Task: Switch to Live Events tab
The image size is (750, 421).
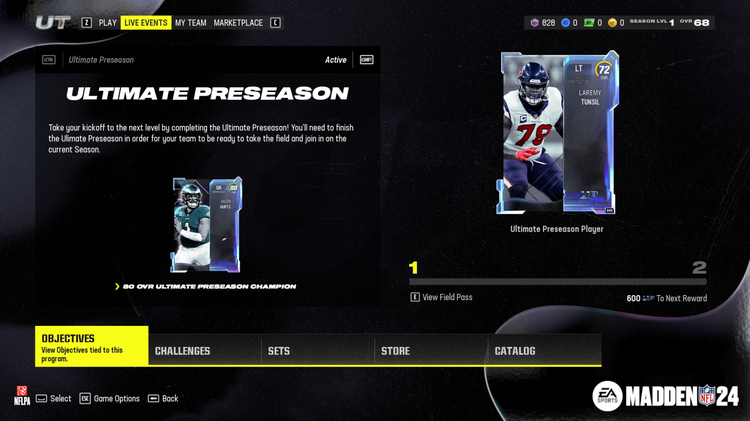Action: point(146,22)
